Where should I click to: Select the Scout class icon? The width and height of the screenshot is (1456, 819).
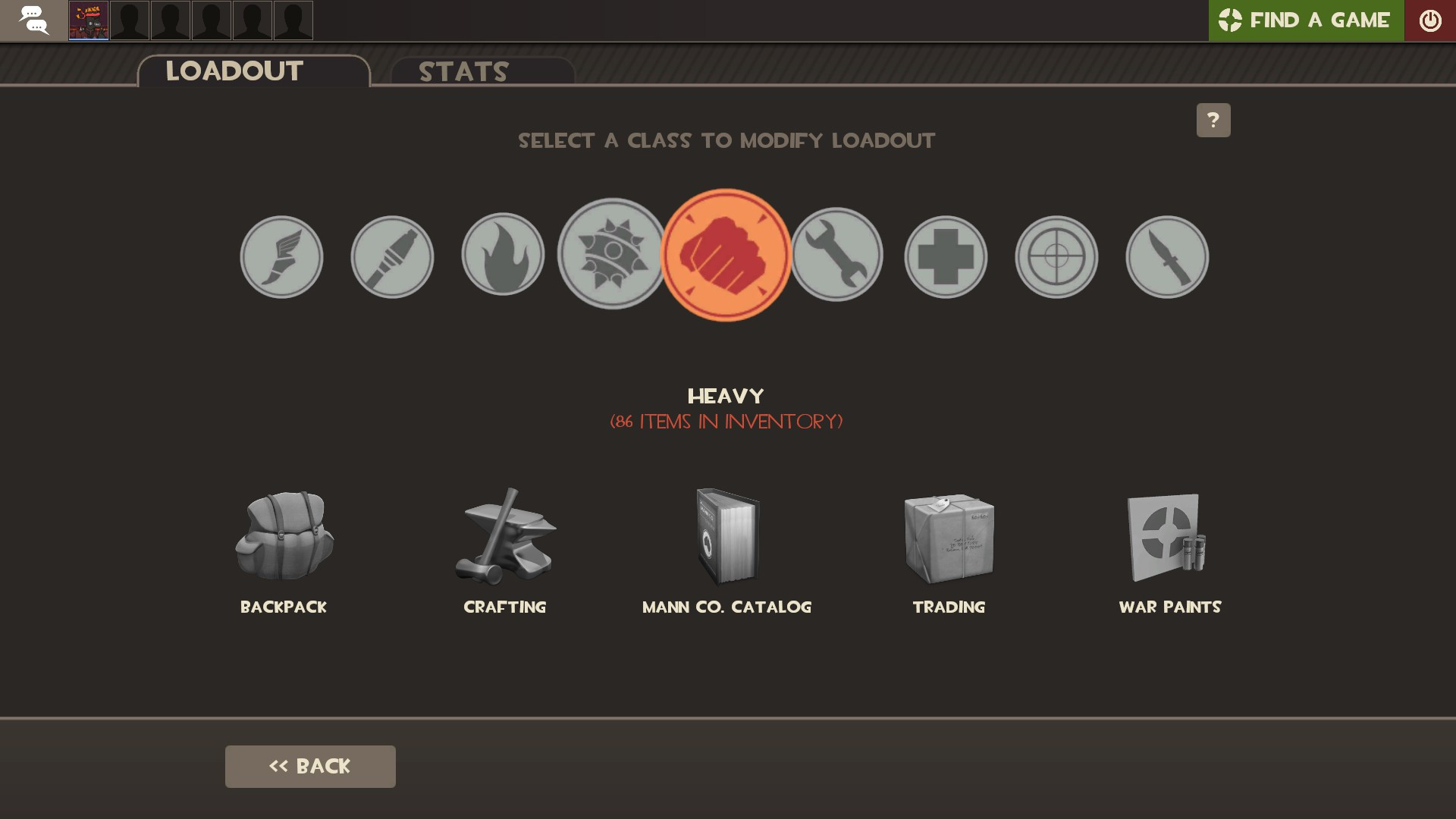281,256
